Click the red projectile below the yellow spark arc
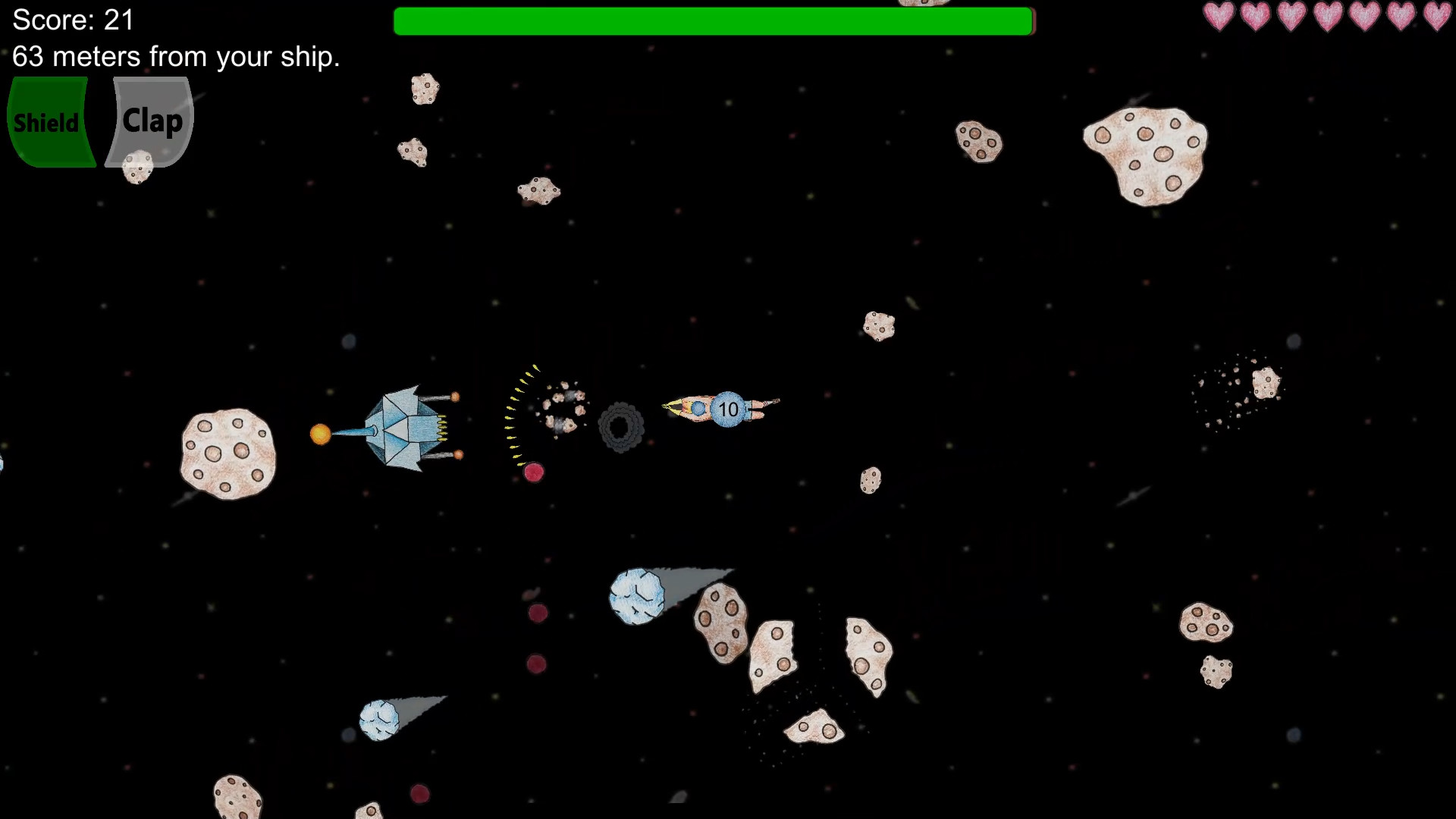The height and width of the screenshot is (819, 1456). click(x=533, y=472)
